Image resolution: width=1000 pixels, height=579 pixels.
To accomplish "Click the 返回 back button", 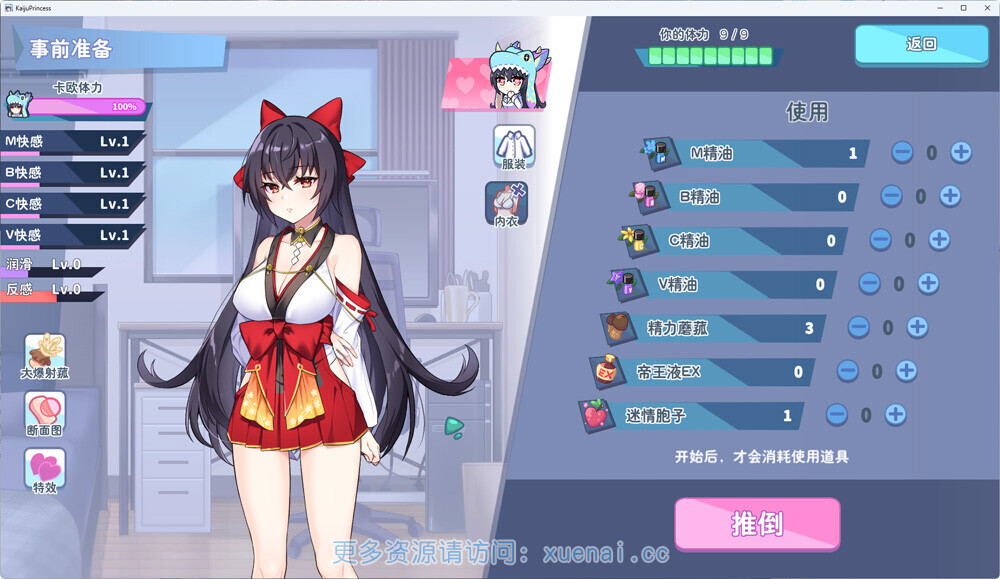I will 920,45.
